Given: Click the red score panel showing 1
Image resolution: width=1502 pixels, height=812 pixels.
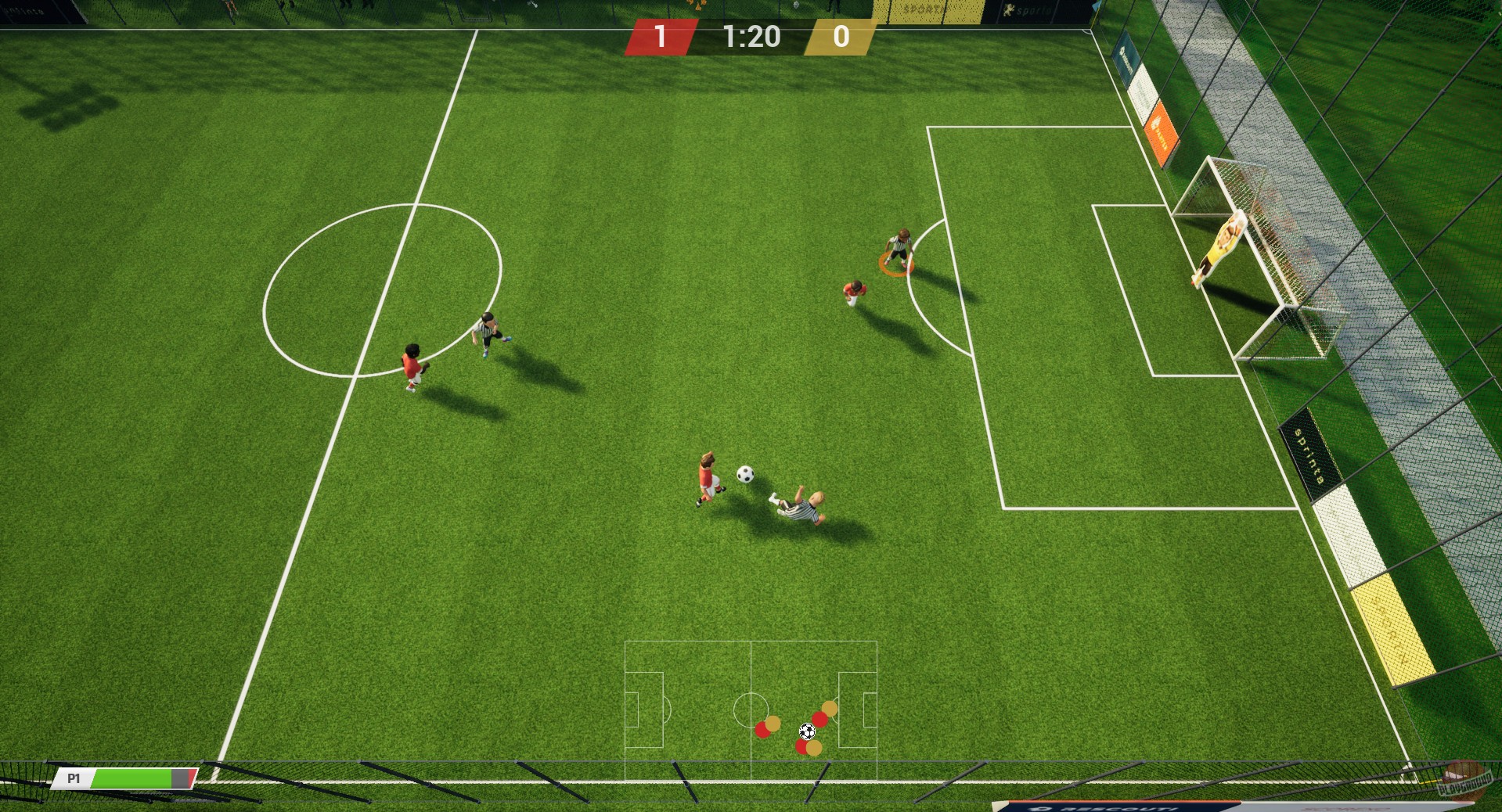Looking at the screenshot, I should (x=662, y=38).
